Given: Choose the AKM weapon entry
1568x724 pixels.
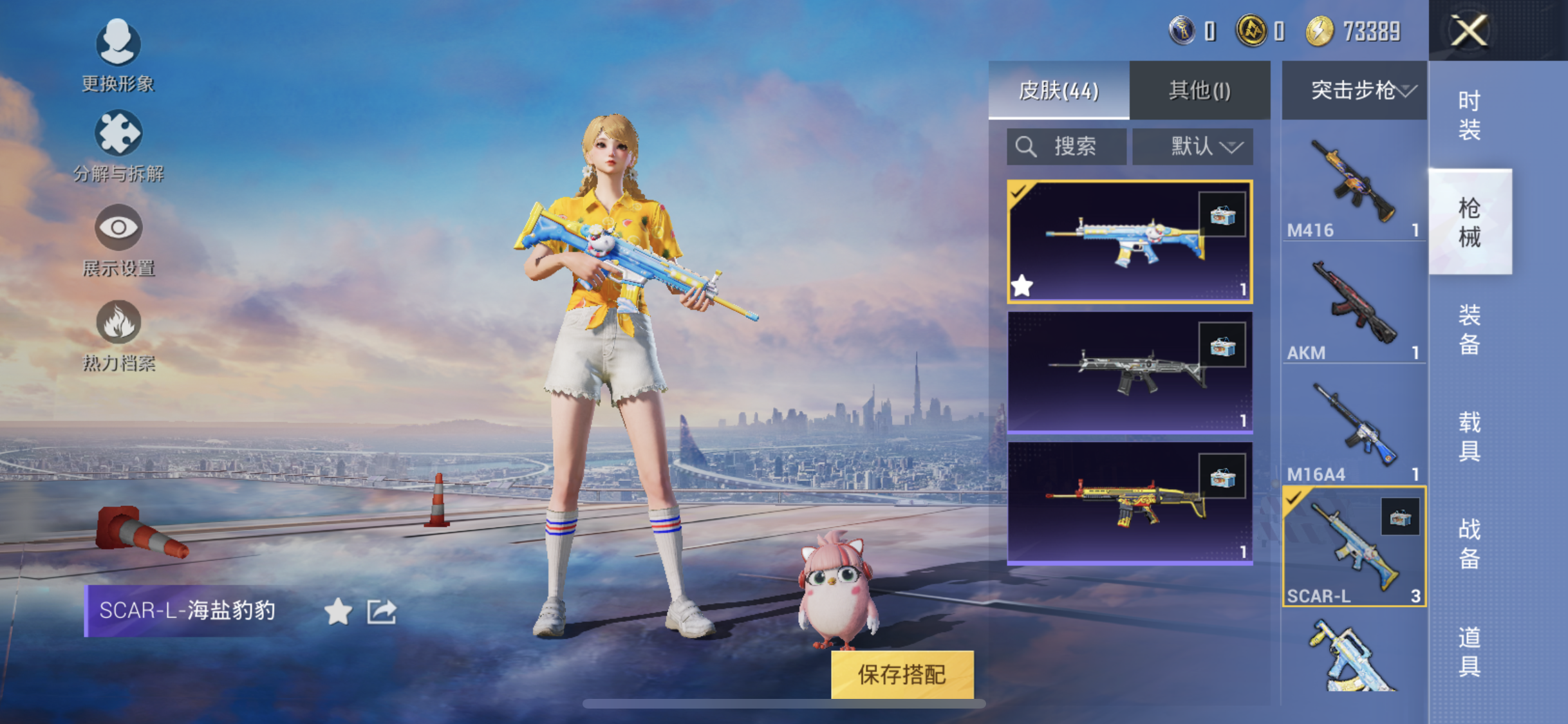Looking at the screenshot, I should click(x=1354, y=308).
